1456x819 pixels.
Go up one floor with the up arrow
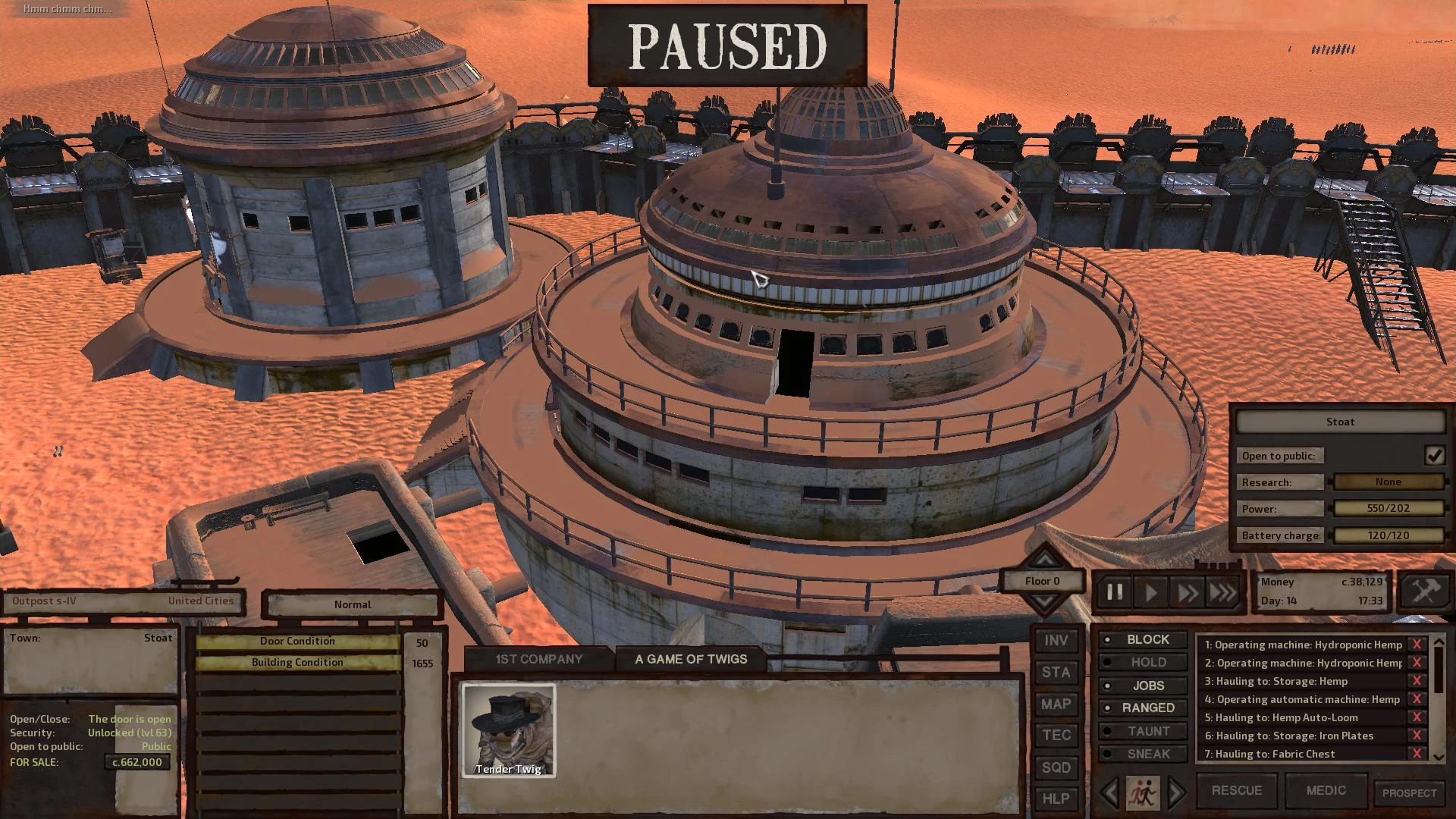point(1045,560)
